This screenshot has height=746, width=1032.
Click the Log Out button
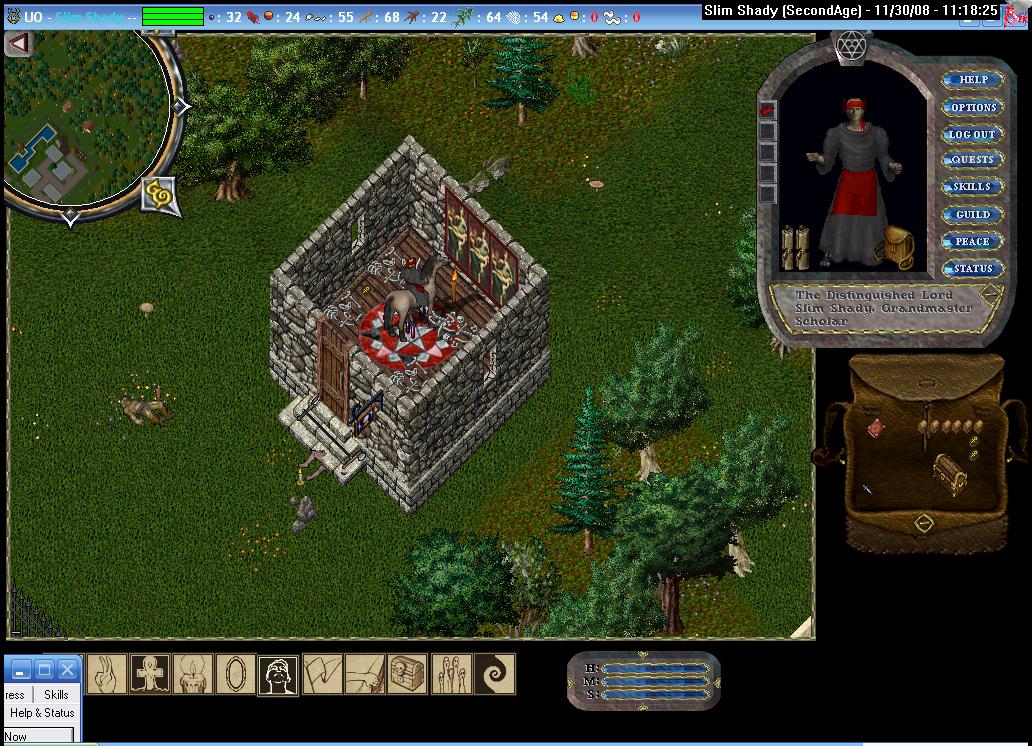(972, 134)
